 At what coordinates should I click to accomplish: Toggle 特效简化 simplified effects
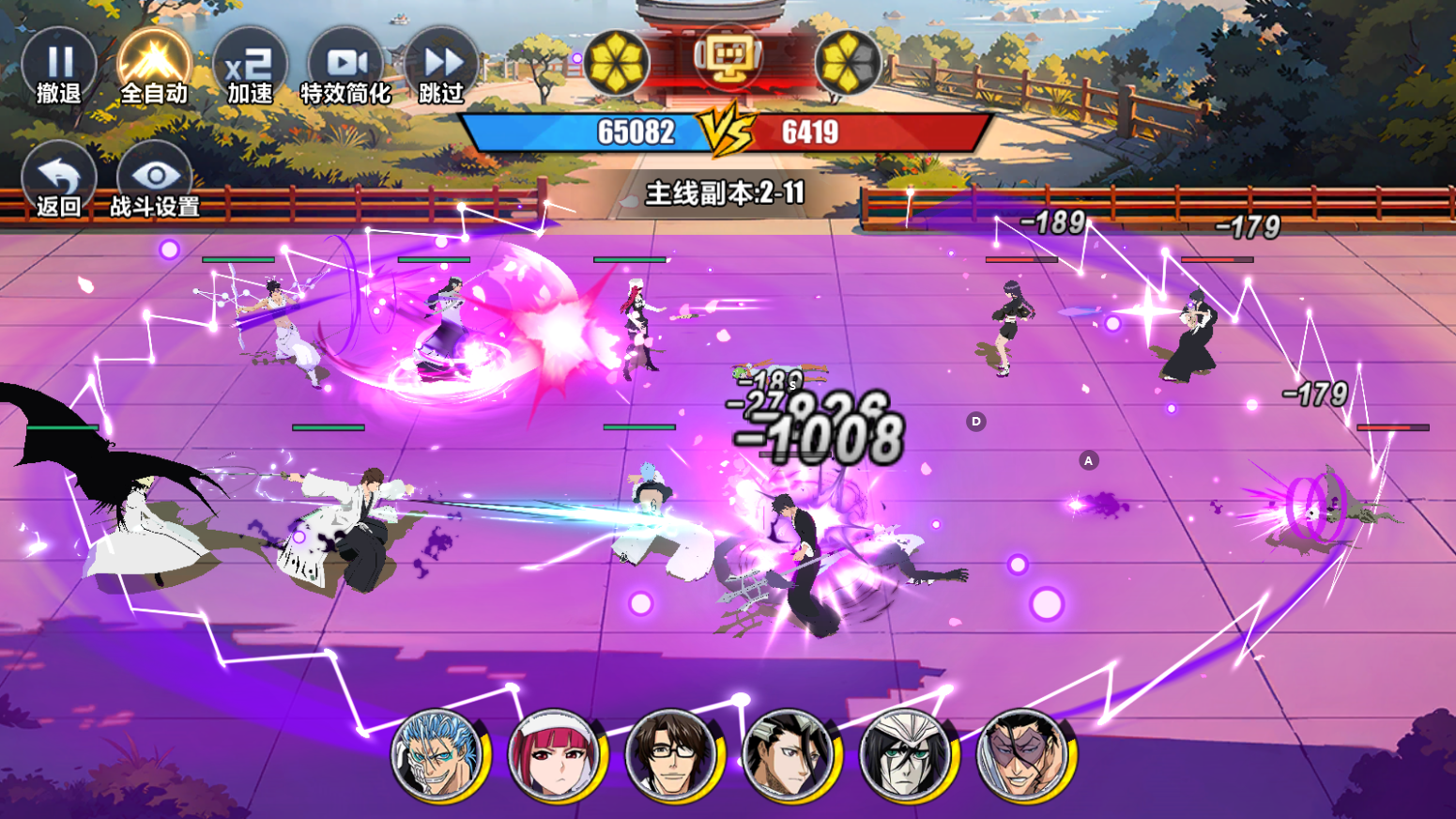pos(345,68)
